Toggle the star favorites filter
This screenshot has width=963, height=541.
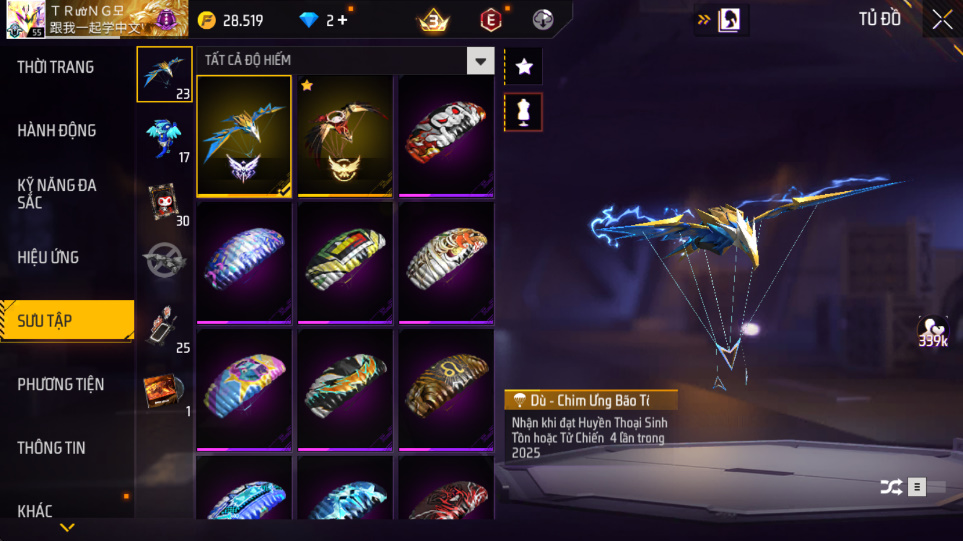pos(524,67)
